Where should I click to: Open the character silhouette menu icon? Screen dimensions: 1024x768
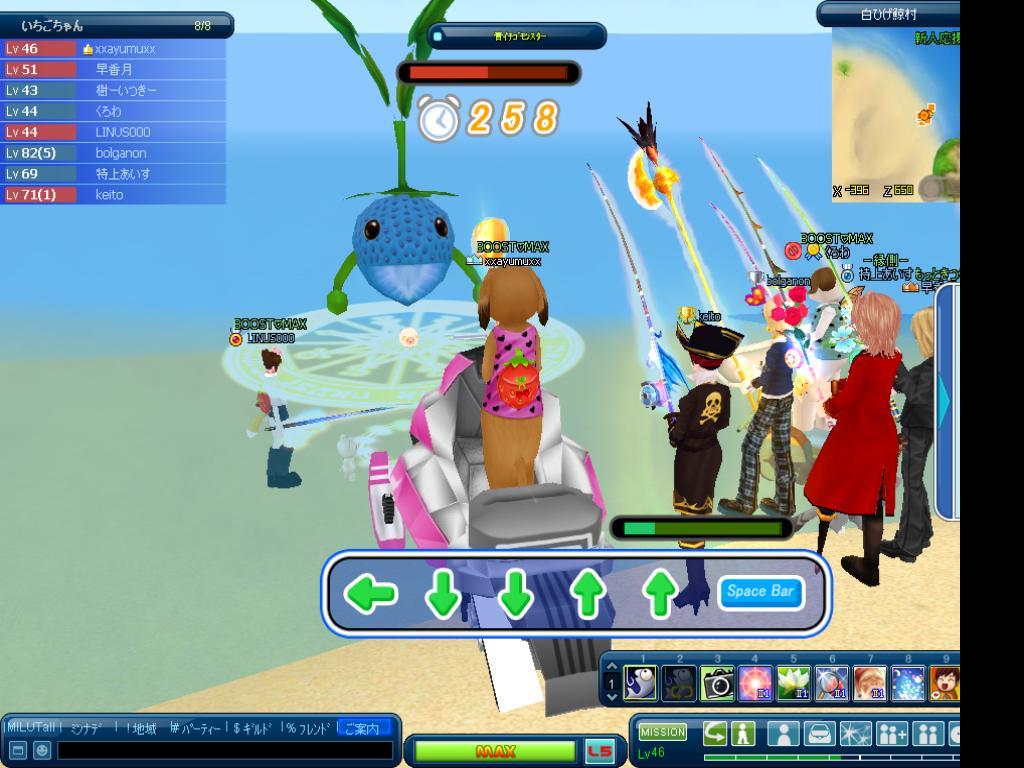(783, 734)
